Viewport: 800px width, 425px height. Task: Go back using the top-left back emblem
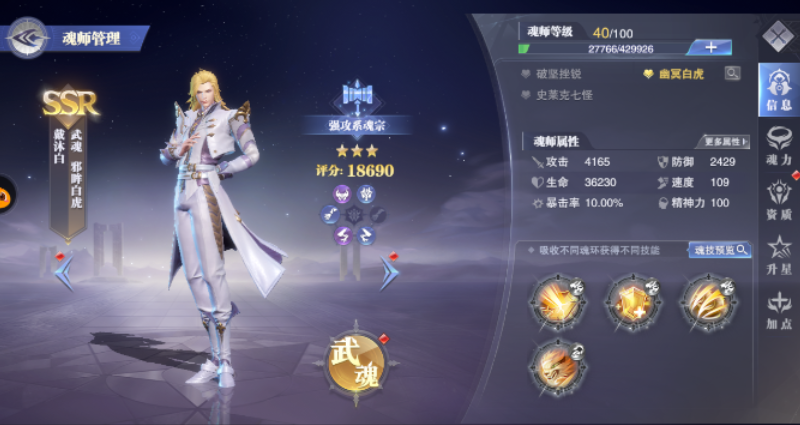(26, 38)
